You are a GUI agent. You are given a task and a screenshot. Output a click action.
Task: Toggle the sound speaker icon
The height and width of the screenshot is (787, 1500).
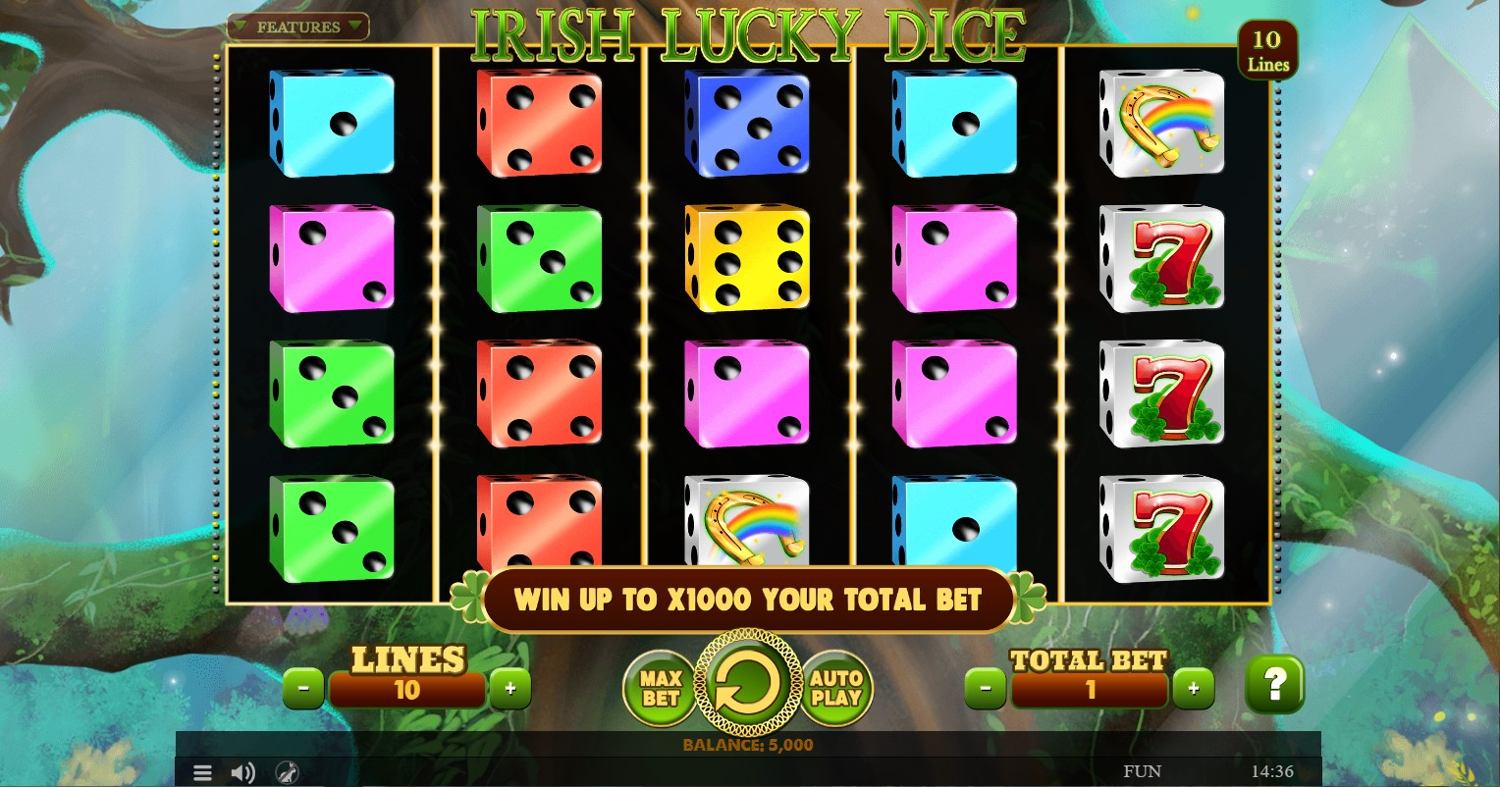[x=243, y=772]
